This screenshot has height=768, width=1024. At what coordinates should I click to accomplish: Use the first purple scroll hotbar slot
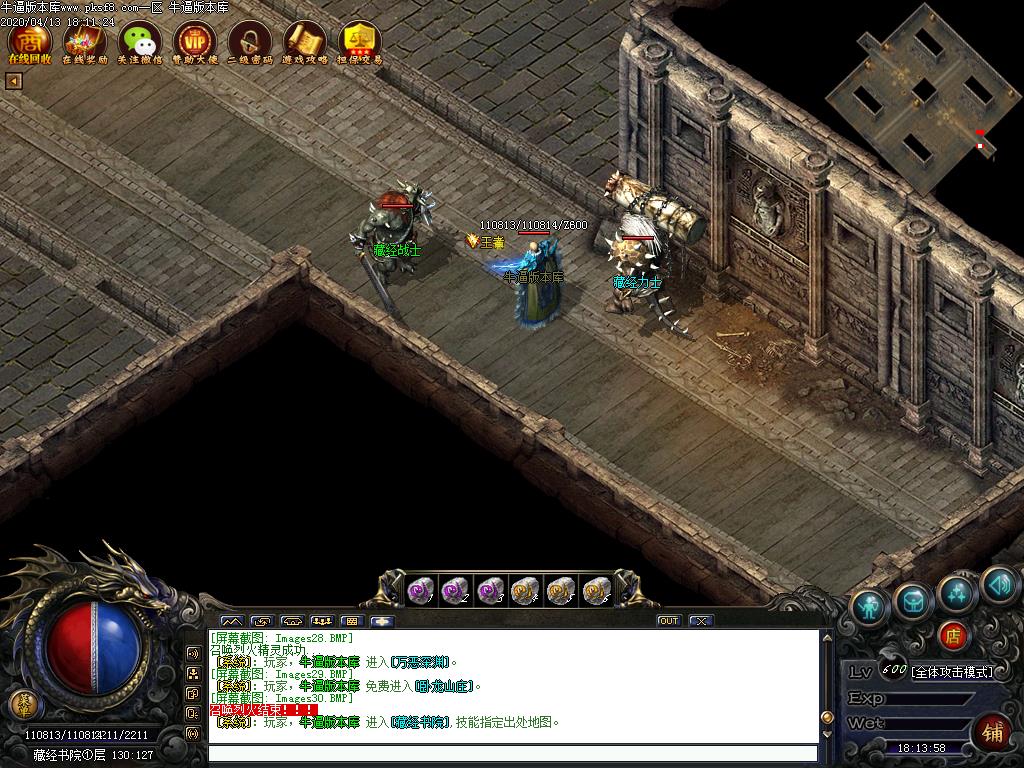pyautogui.click(x=421, y=591)
